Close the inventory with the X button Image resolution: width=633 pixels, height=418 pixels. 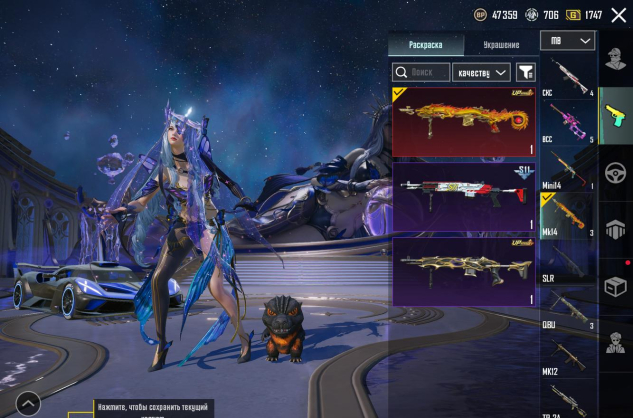tap(618, 15)
